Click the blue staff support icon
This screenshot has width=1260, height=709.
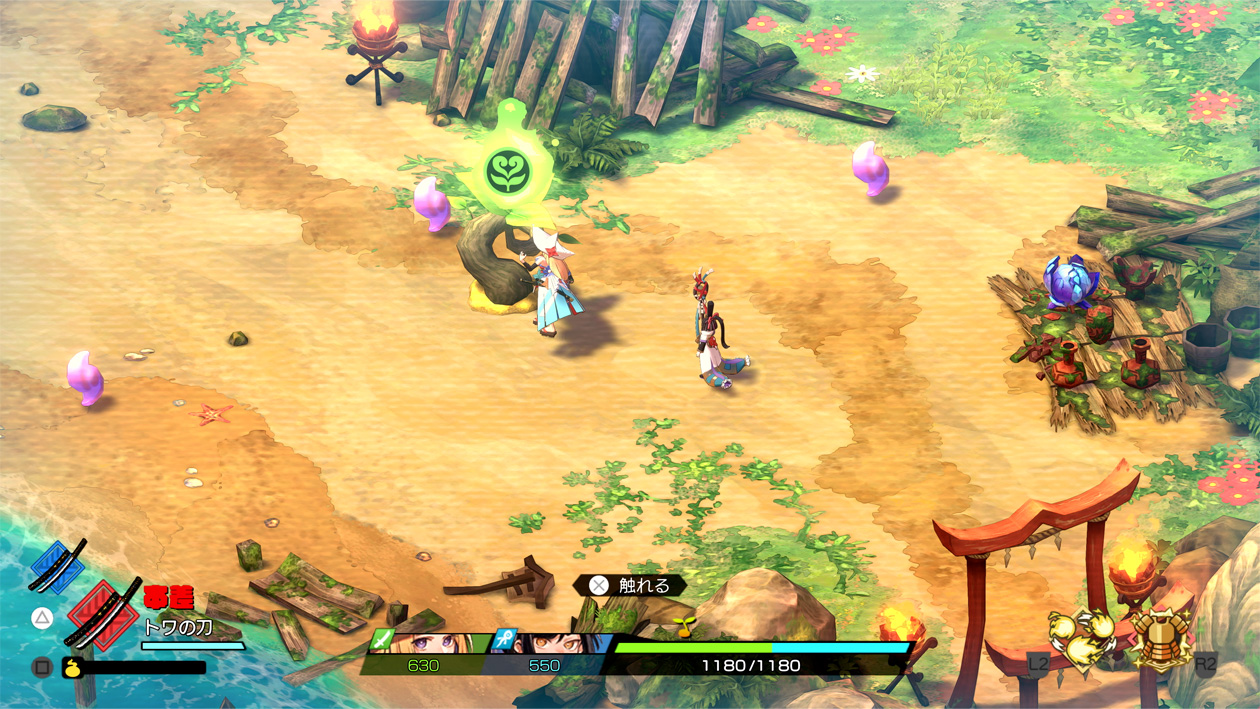(505, 639)
